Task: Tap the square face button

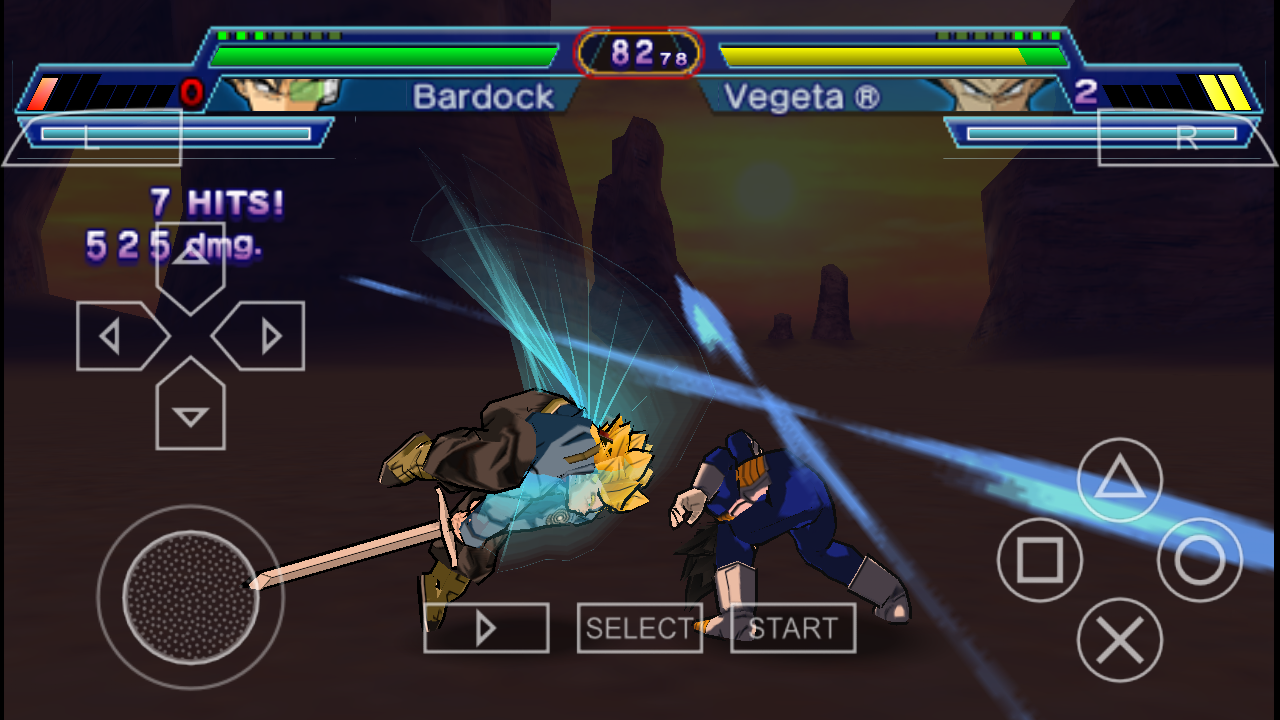Action: (x=1040, y=561)
